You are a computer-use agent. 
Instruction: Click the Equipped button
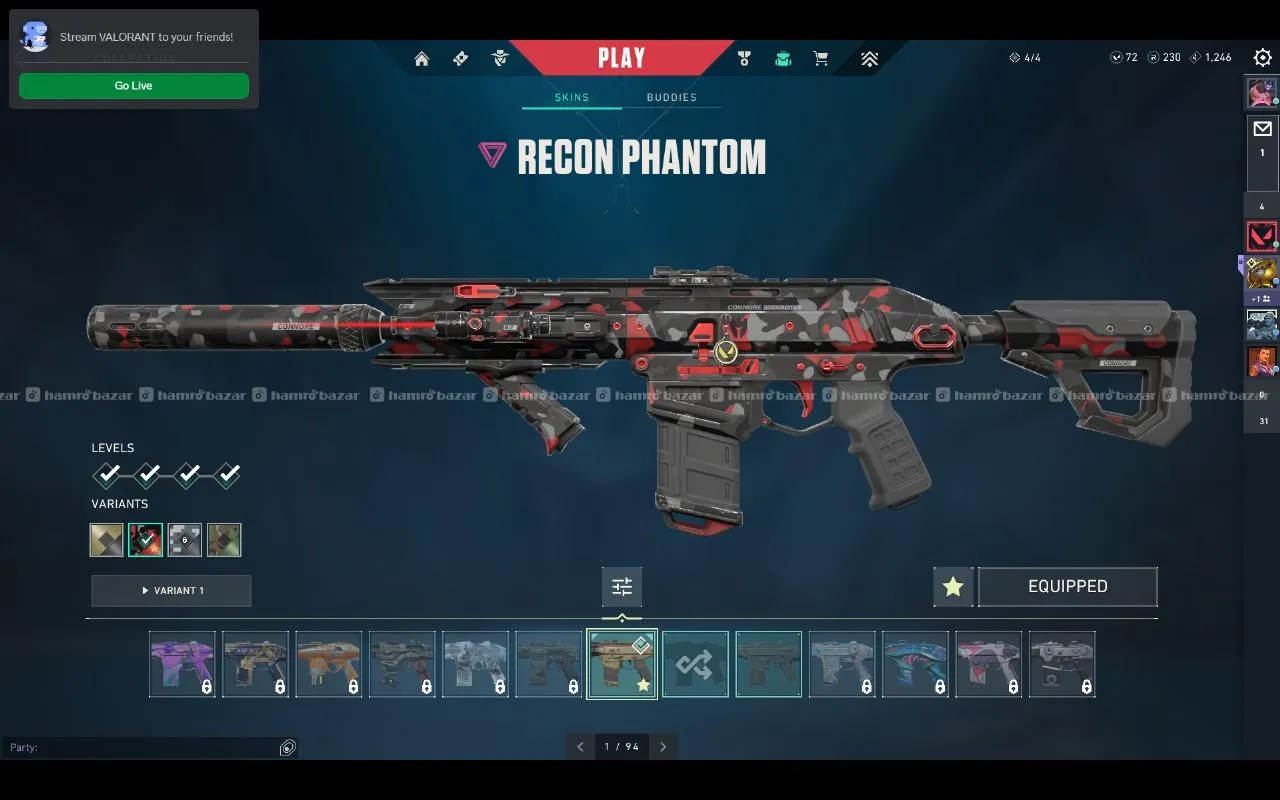[1067, 587]
